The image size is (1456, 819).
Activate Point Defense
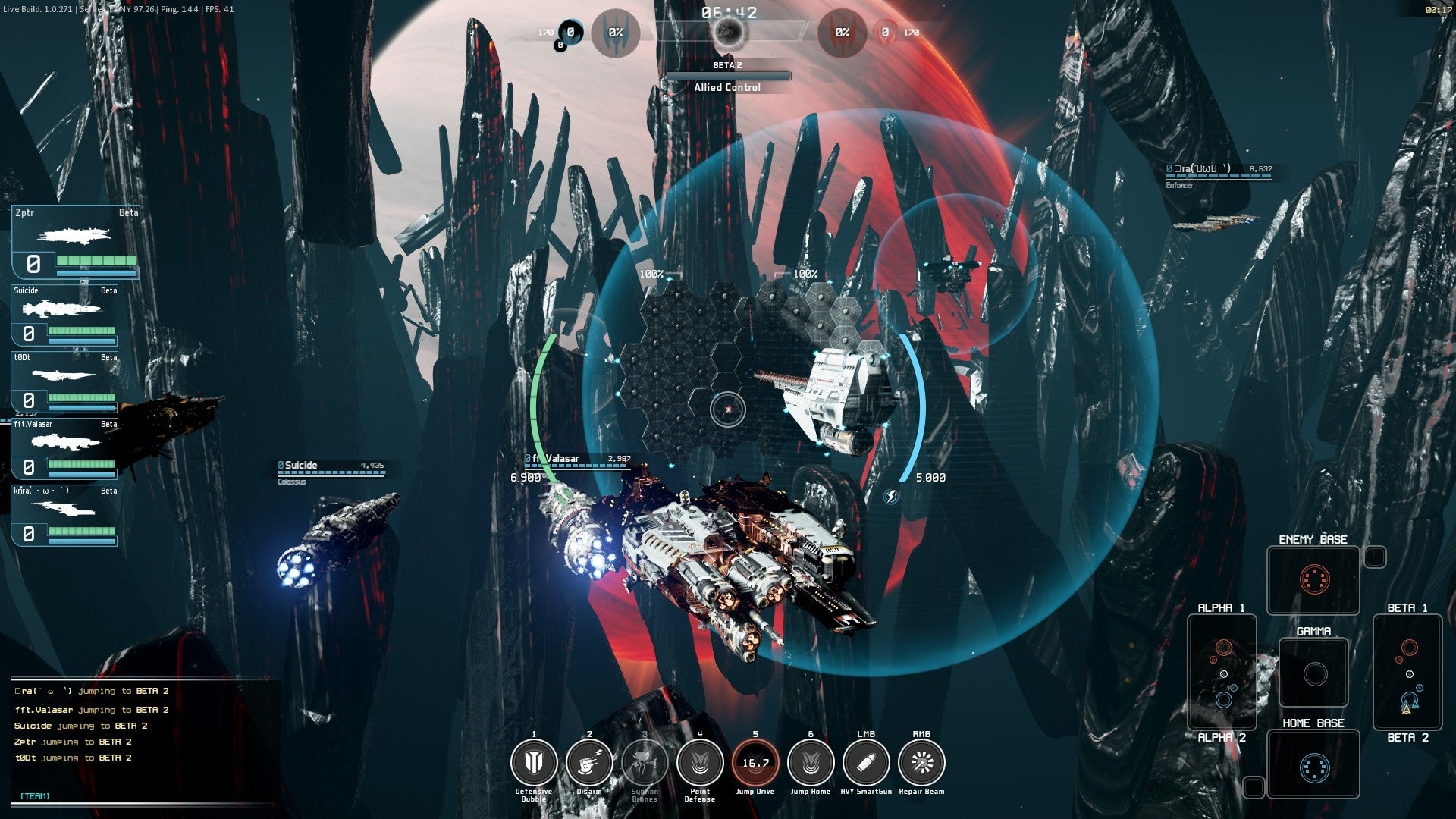[x=700, y=763]
